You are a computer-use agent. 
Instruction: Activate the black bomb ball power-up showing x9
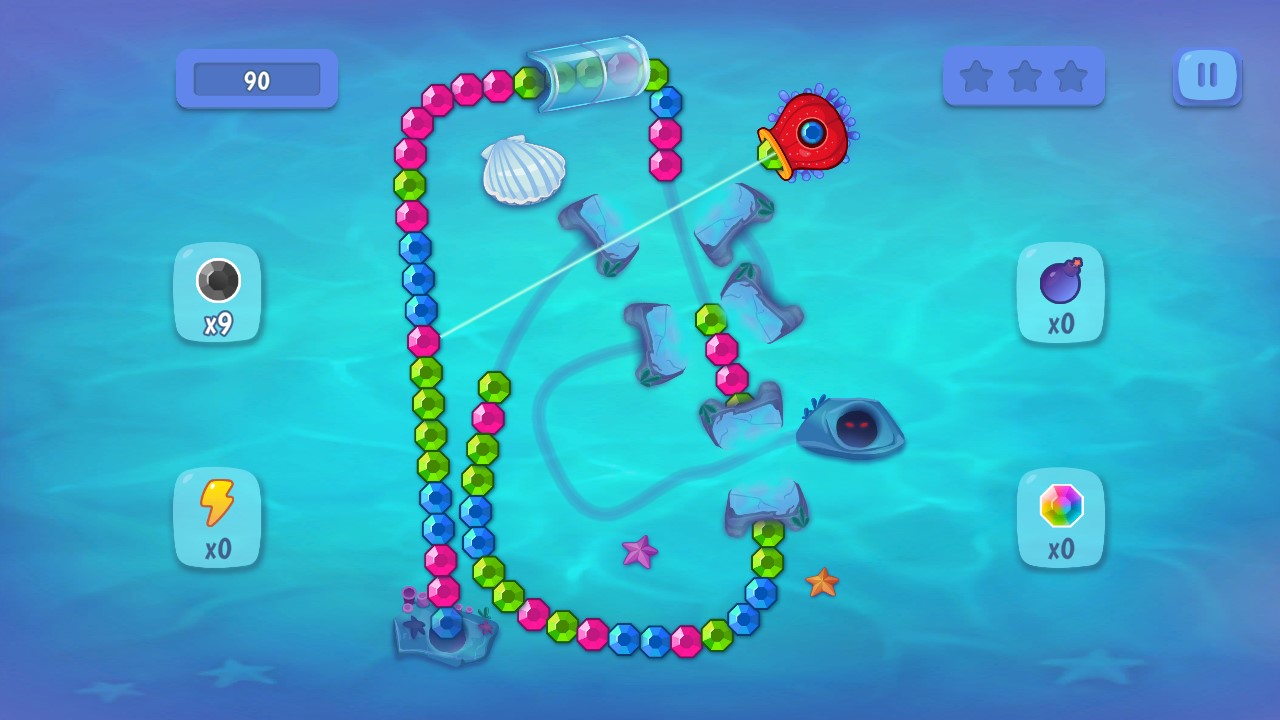(217, 293)
